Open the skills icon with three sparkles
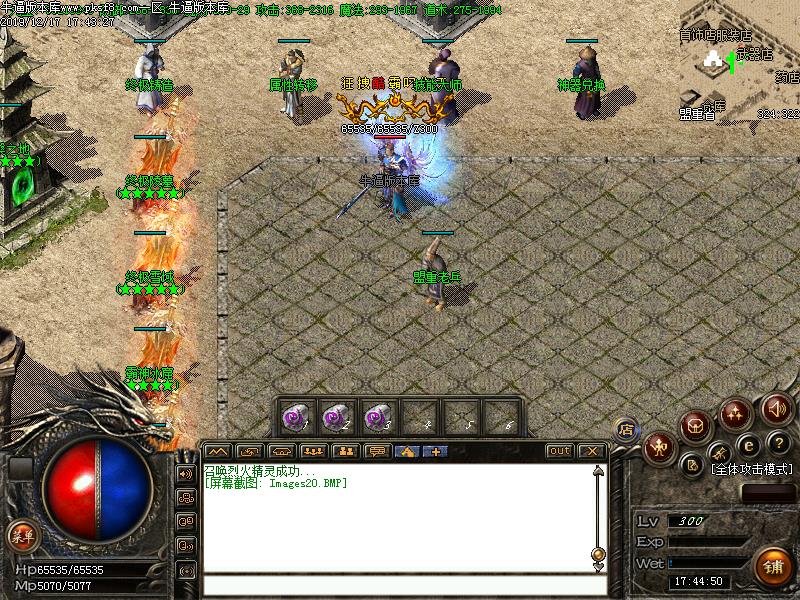 point(737,412)
